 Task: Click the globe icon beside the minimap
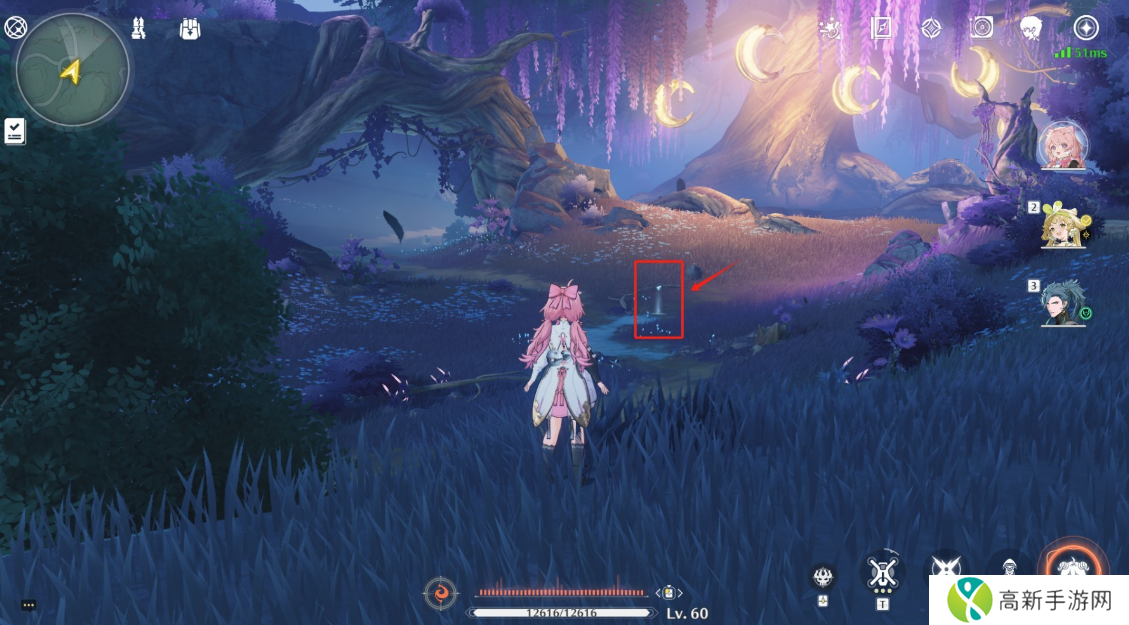point(15,29)
